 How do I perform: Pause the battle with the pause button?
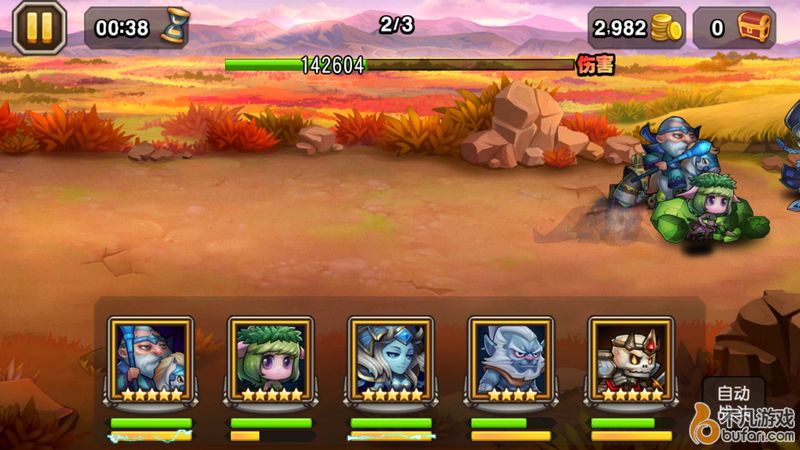pyautogui.click(x=38, y=27)
